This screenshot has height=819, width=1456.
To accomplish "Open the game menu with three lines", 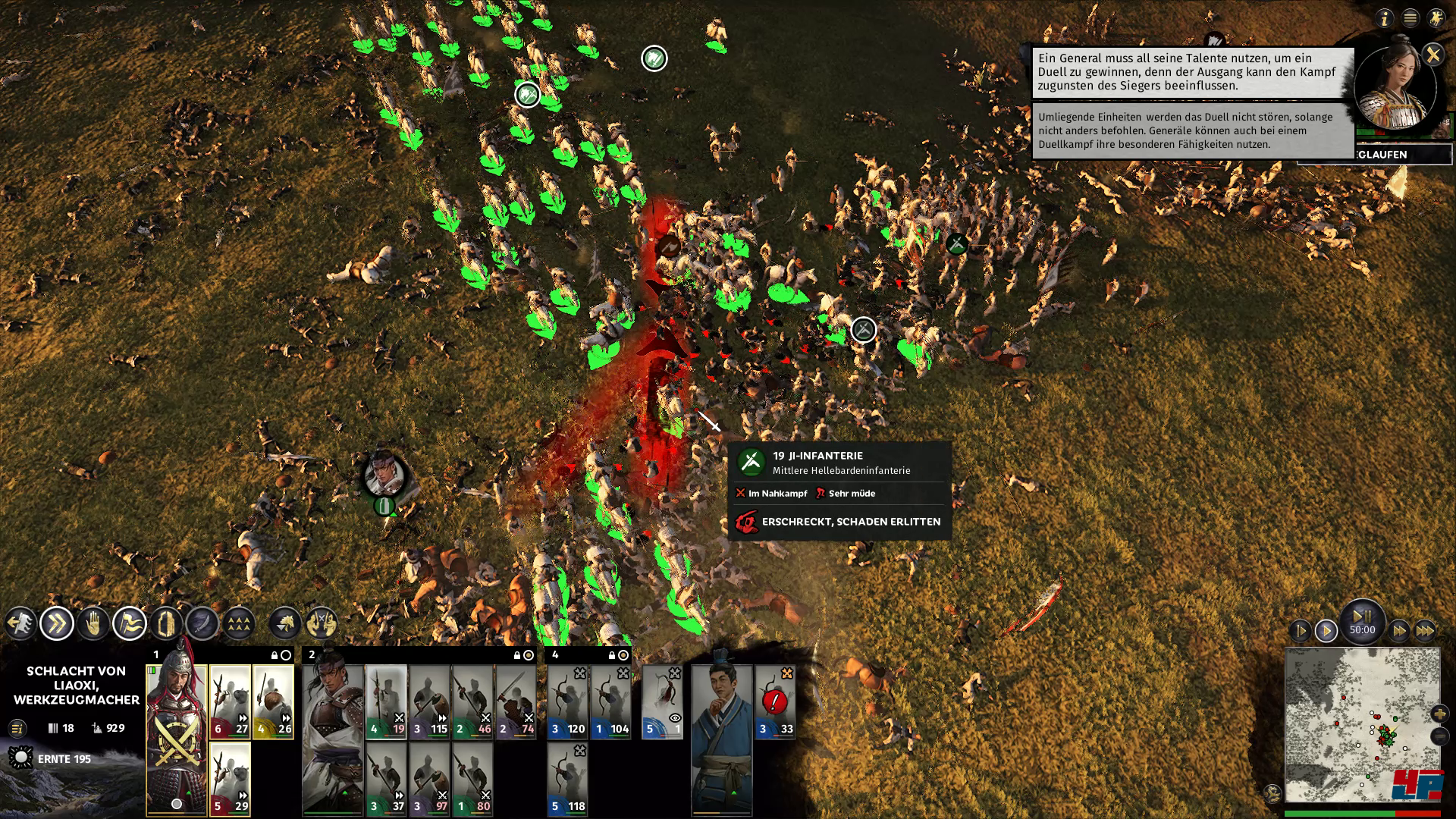I will 1410,18.
